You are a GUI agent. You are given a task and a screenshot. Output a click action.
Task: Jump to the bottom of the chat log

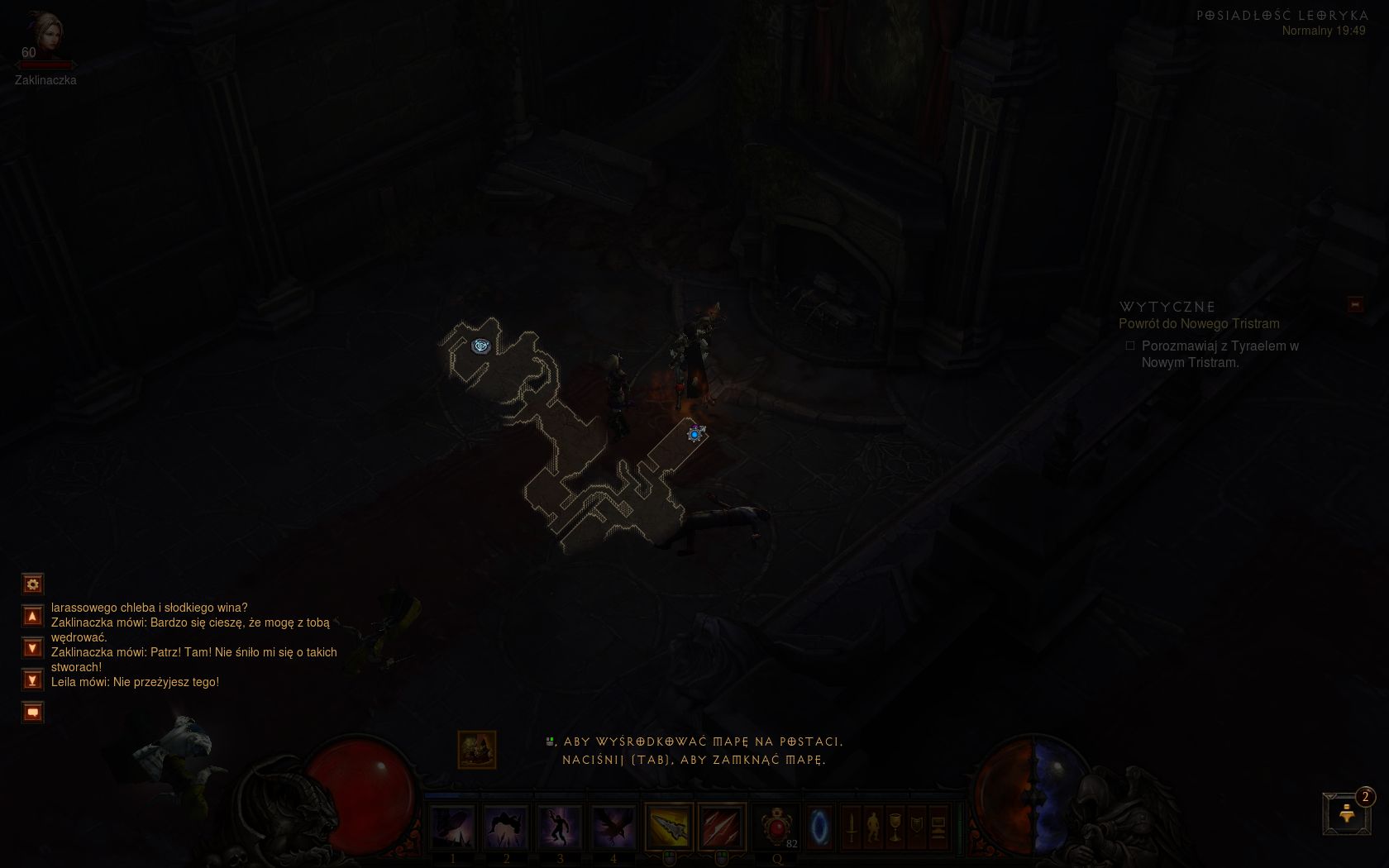32,680
